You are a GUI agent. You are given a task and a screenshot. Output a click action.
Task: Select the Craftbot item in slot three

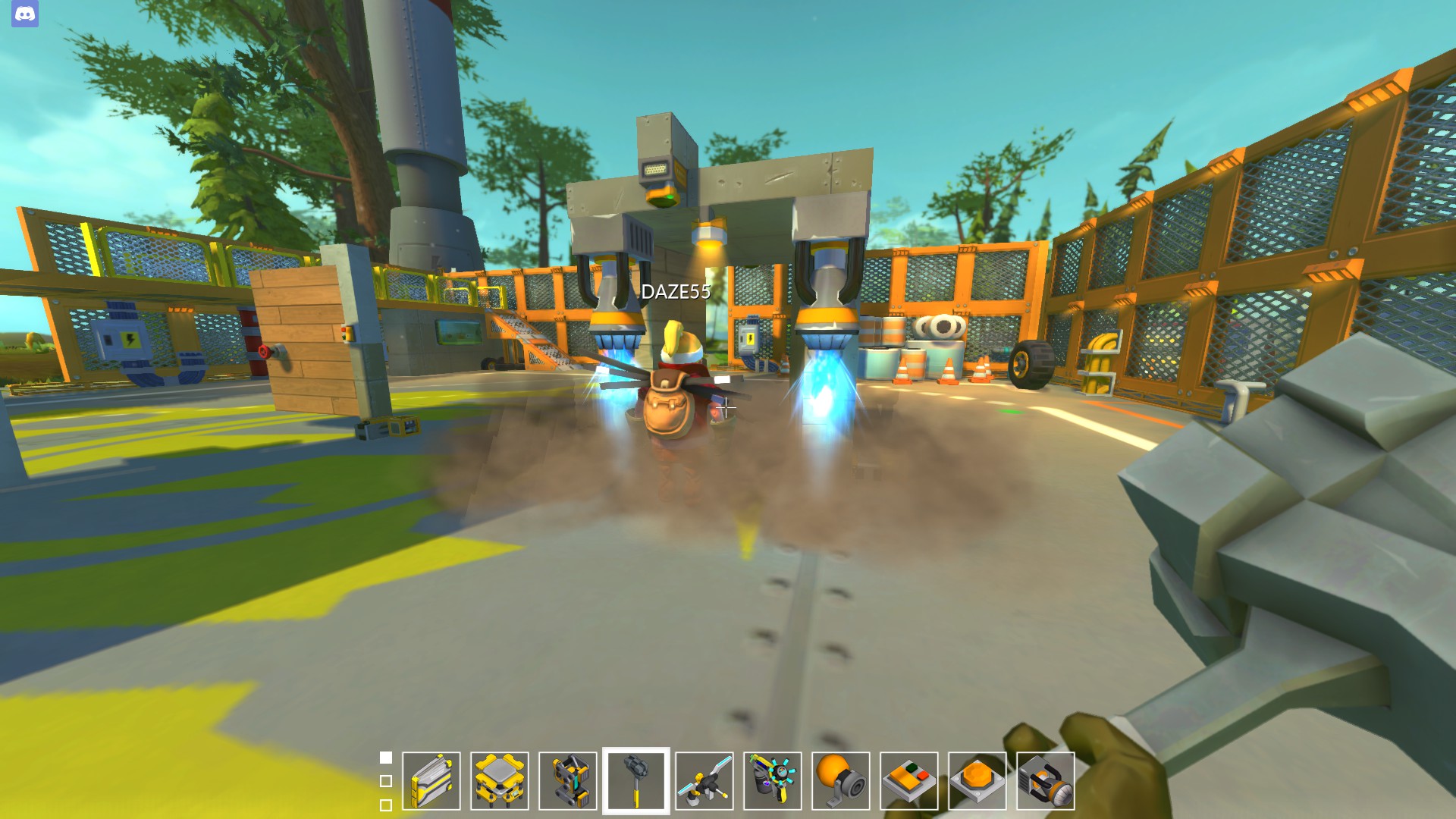(569, 781)
